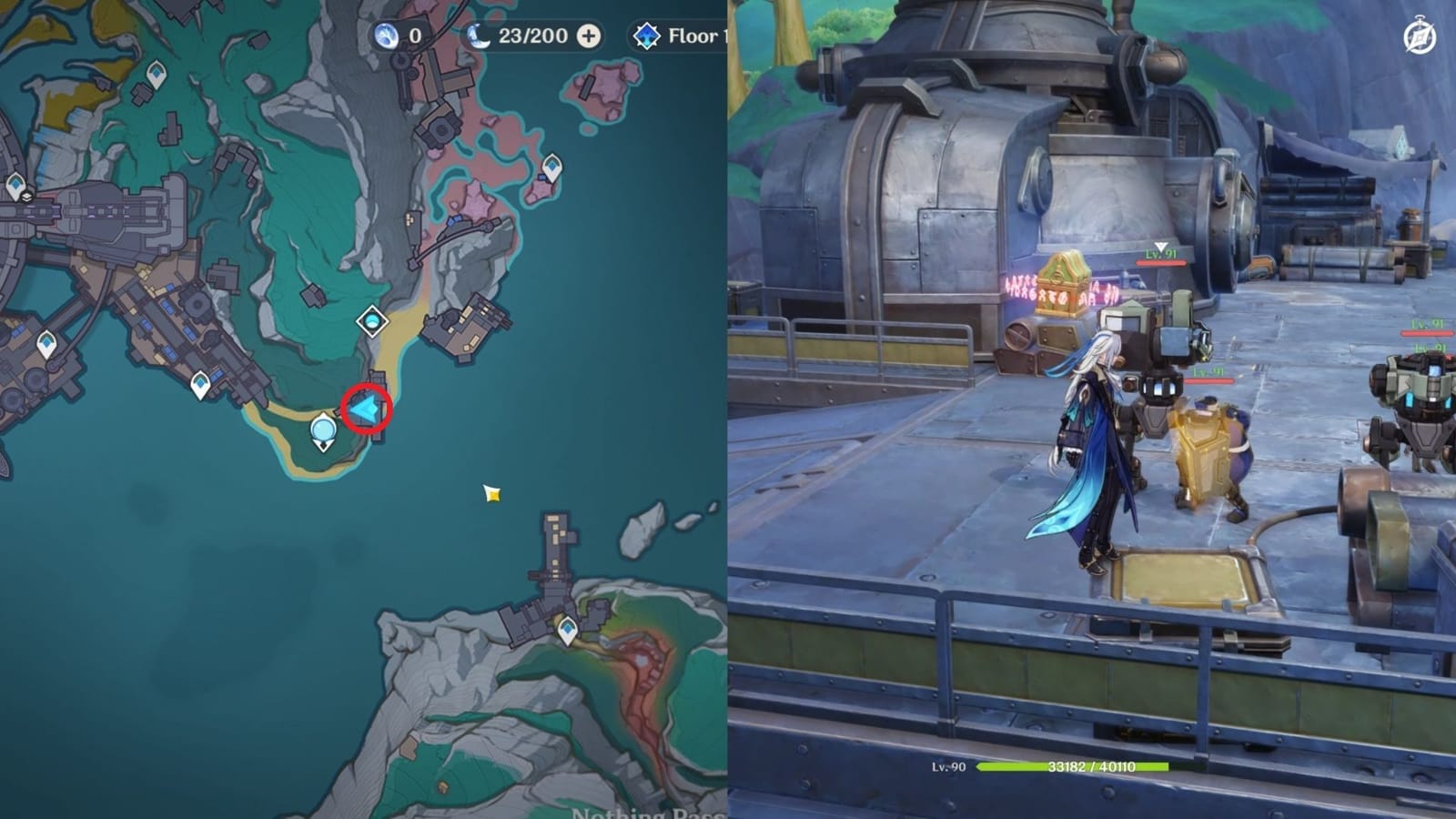Open the Statue of The Seven map marker
This screenshot has height=819, width=1456.
[x=322, y=429]
